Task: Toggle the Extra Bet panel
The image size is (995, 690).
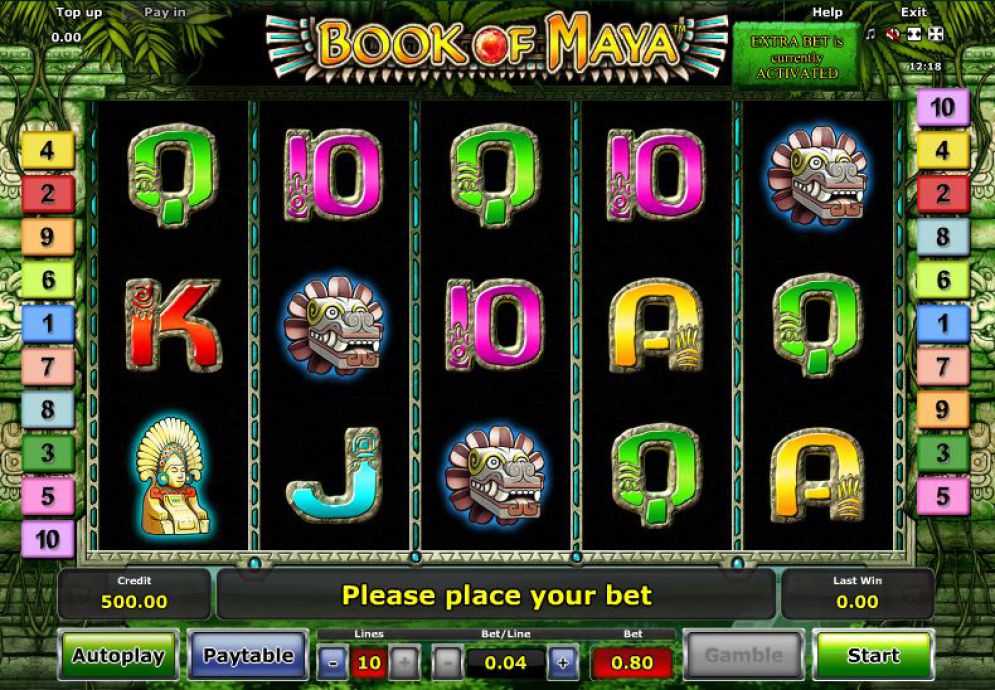Action: click(x=796, y=57)
